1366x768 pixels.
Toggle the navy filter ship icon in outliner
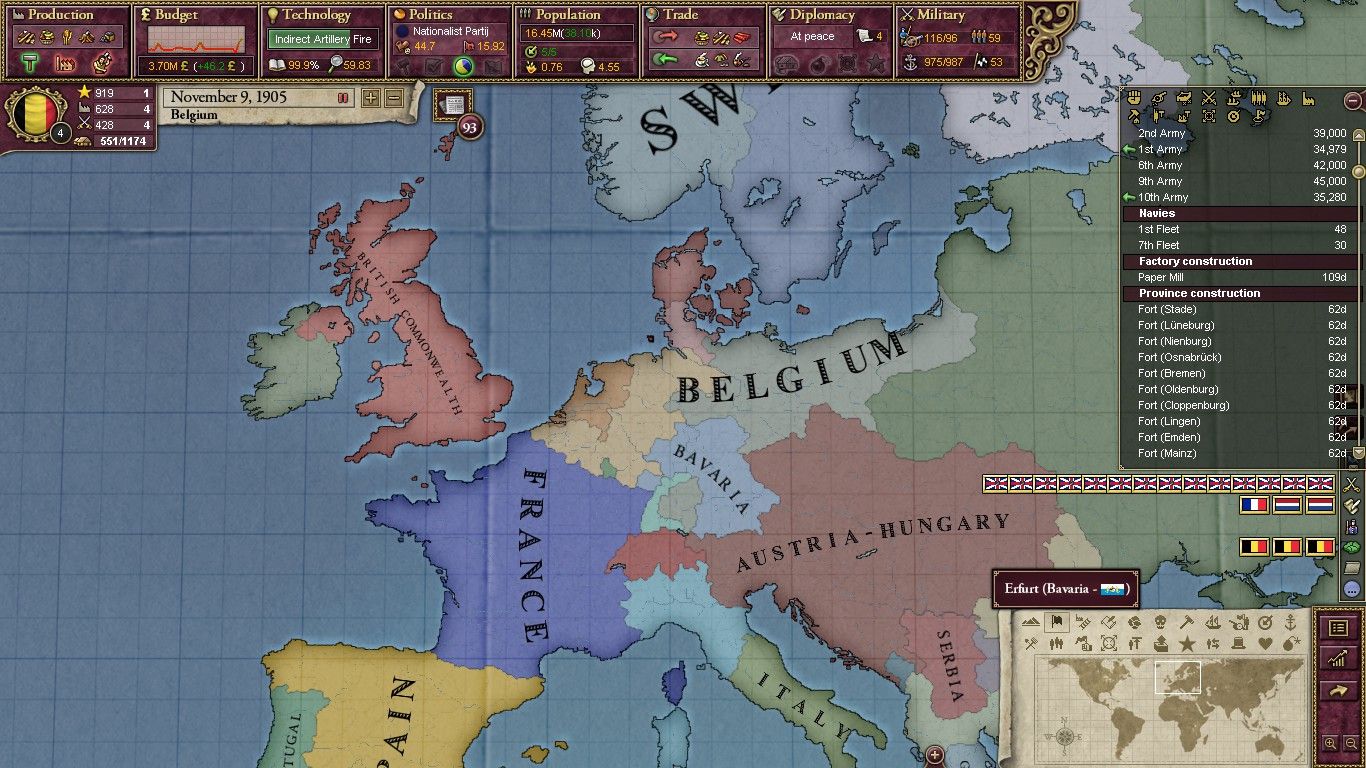pyautogui.click(x=1283, y=100)
